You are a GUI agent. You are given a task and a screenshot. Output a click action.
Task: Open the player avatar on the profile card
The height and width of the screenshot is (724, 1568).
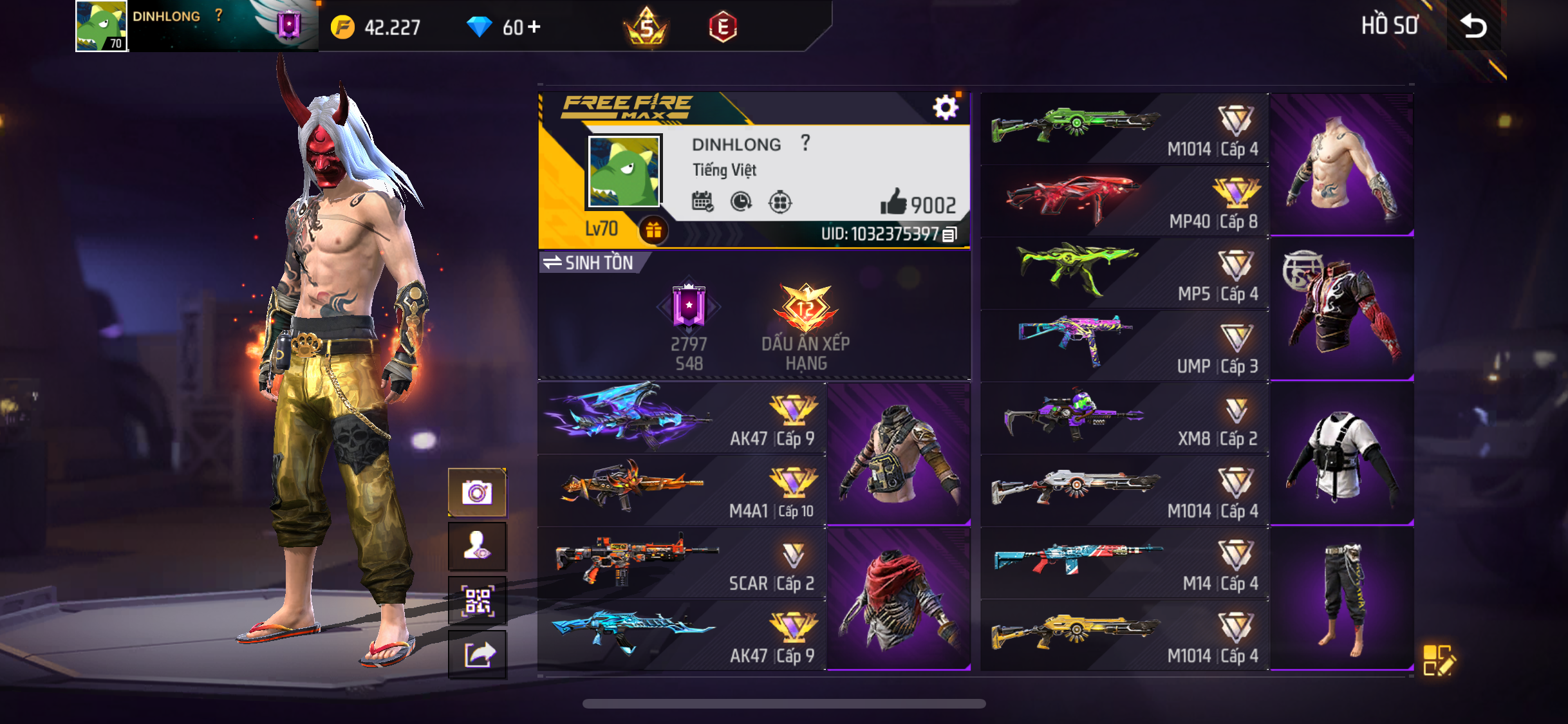coord(624,172)
